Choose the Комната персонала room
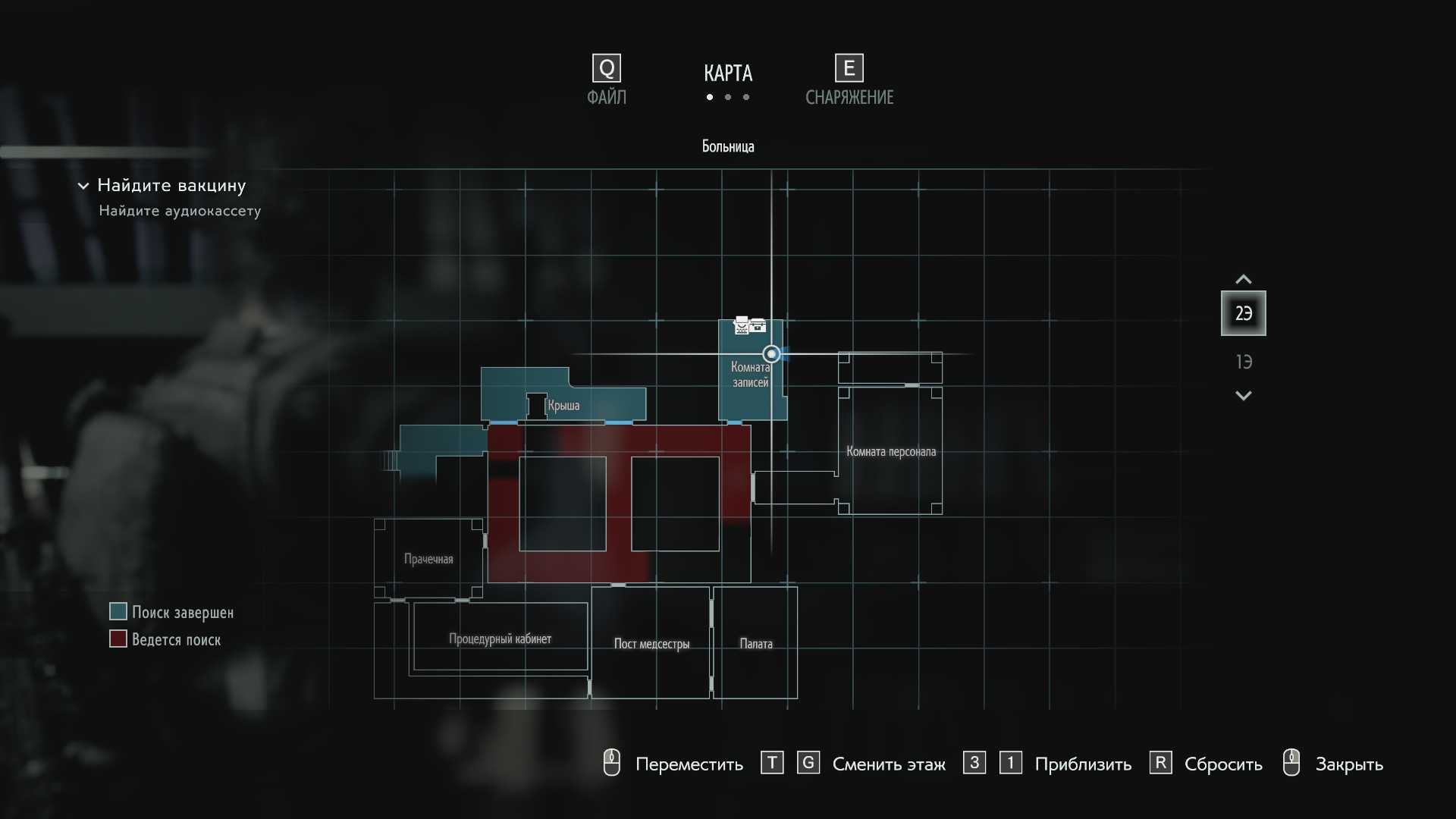 (x=890, y=452)
